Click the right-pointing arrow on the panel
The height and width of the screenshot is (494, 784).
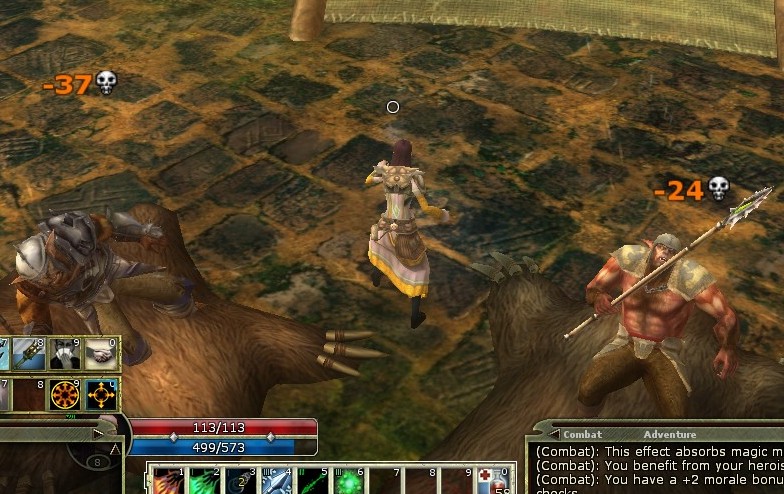[97, 434]
